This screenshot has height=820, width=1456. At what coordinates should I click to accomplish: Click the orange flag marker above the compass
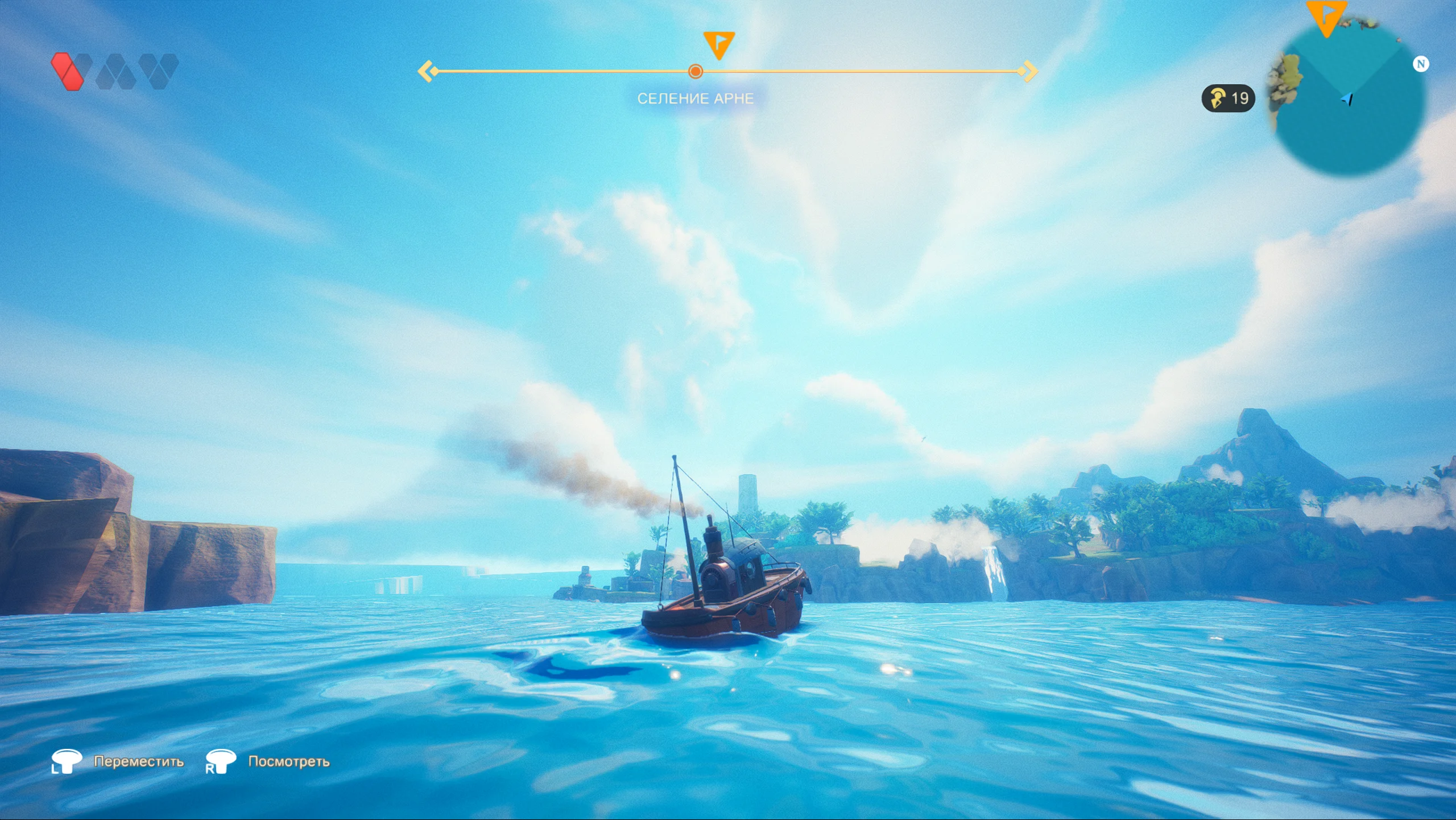[x=718, y=44]
